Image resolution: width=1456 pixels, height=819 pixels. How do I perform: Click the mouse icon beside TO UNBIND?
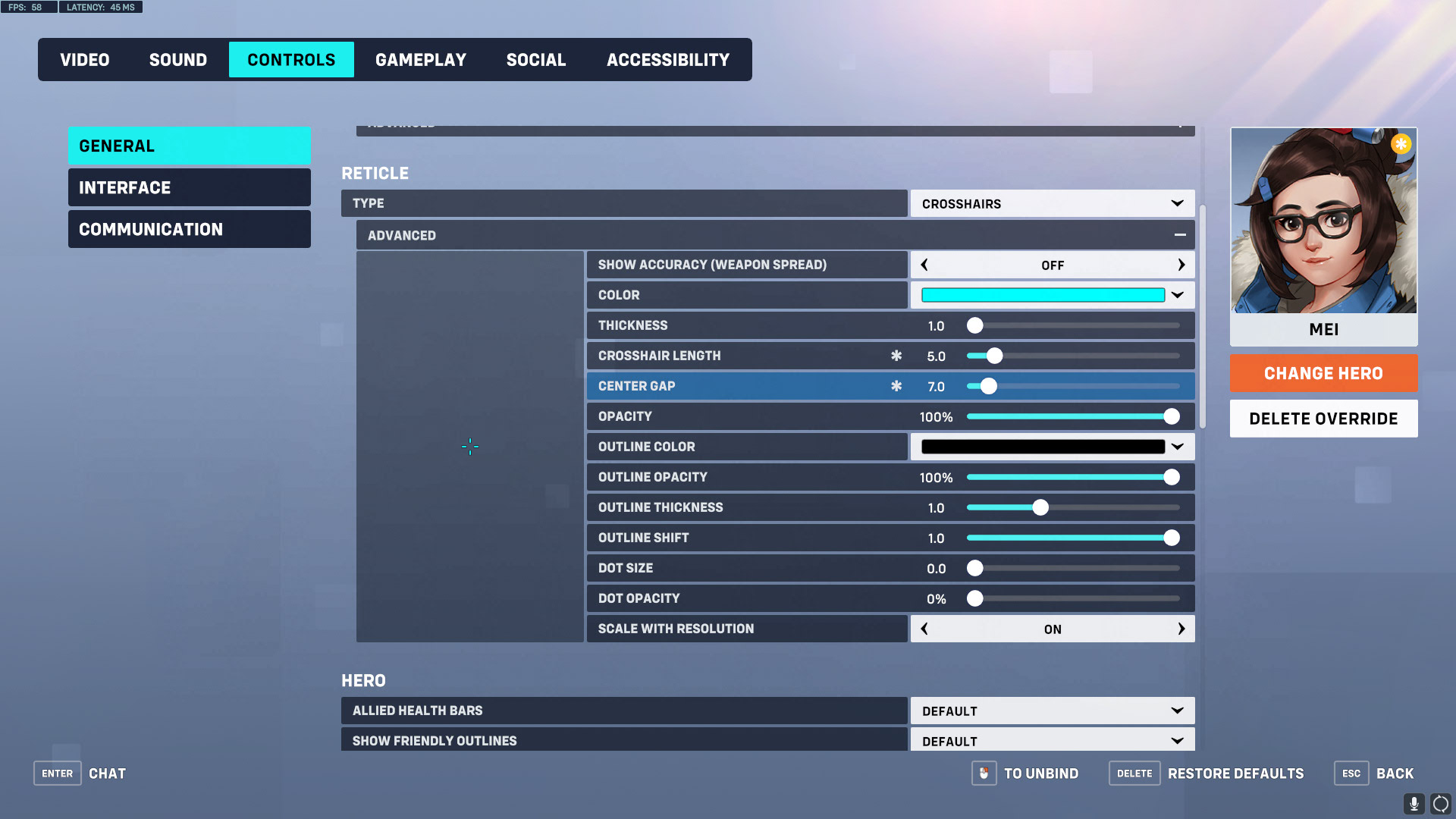coord(984,773)
